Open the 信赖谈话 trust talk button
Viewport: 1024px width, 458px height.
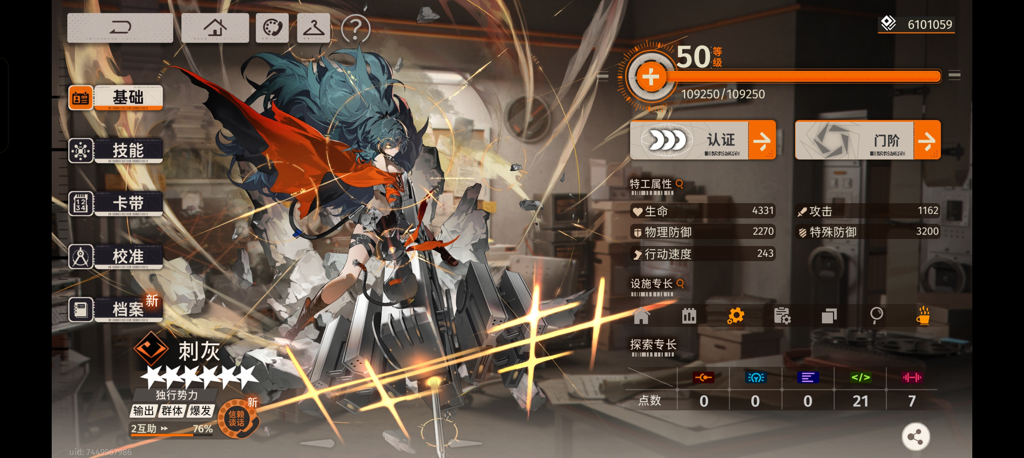pos(238,416)
